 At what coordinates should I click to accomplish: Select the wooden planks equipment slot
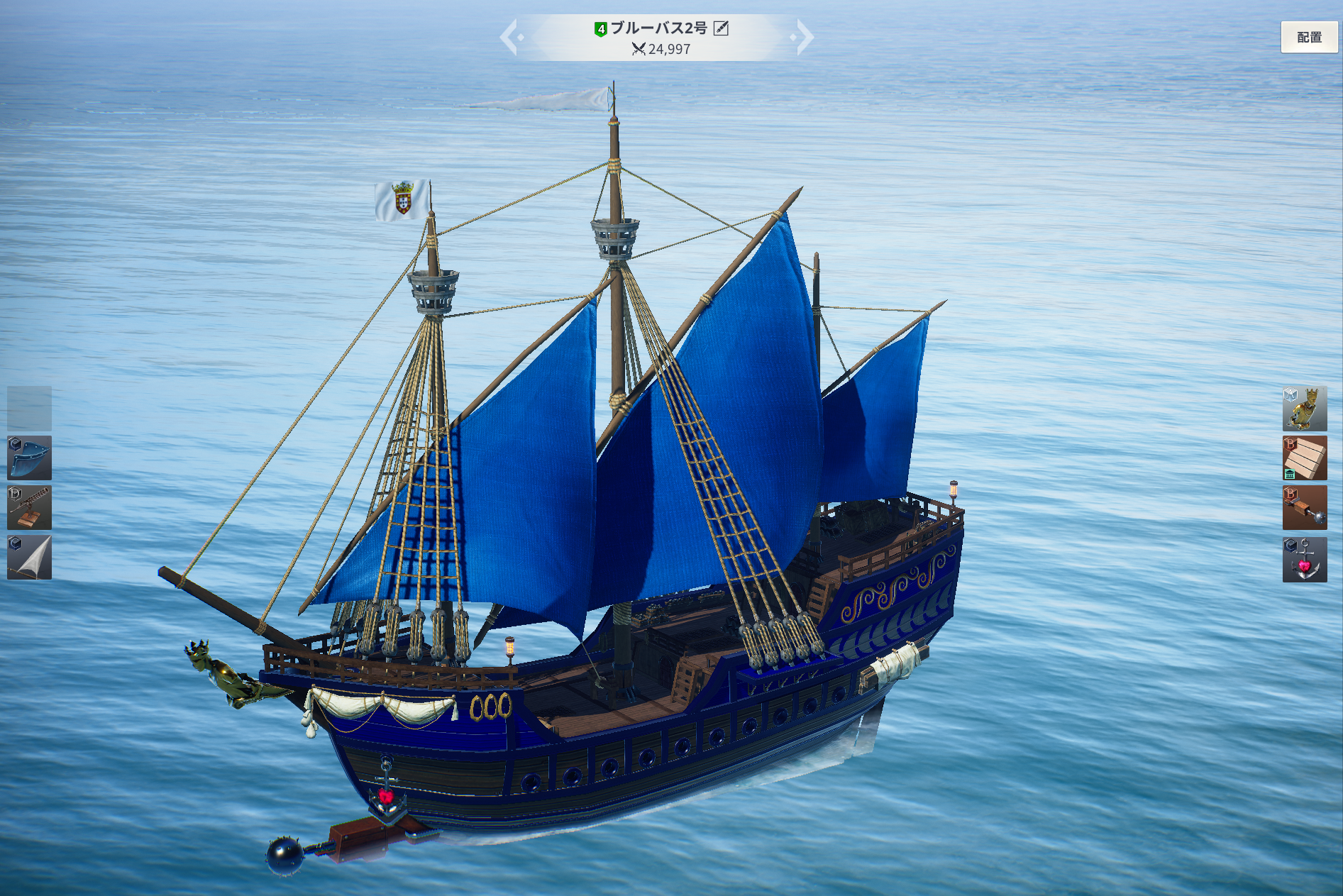click(1304, 458)
